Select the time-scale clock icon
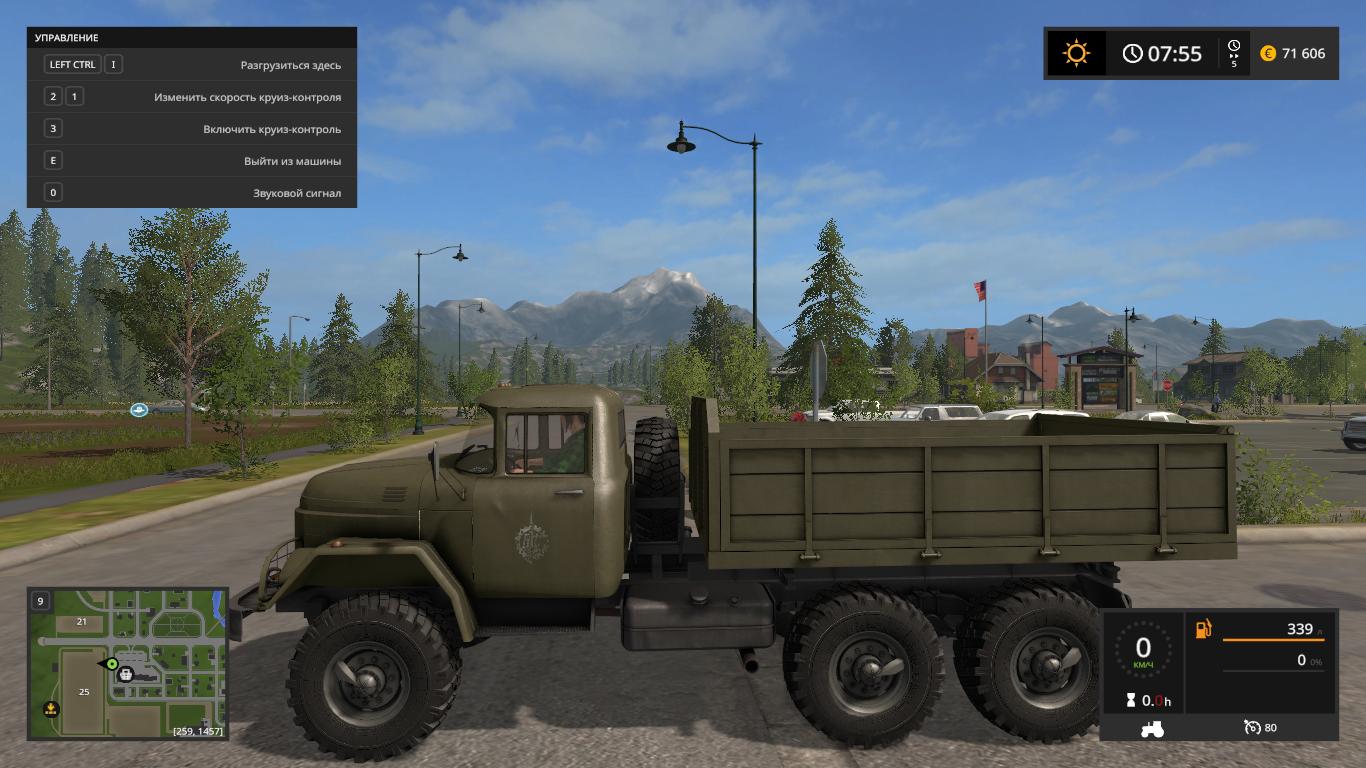This screenshot has width=1366, height=768. pos(1234,47)
